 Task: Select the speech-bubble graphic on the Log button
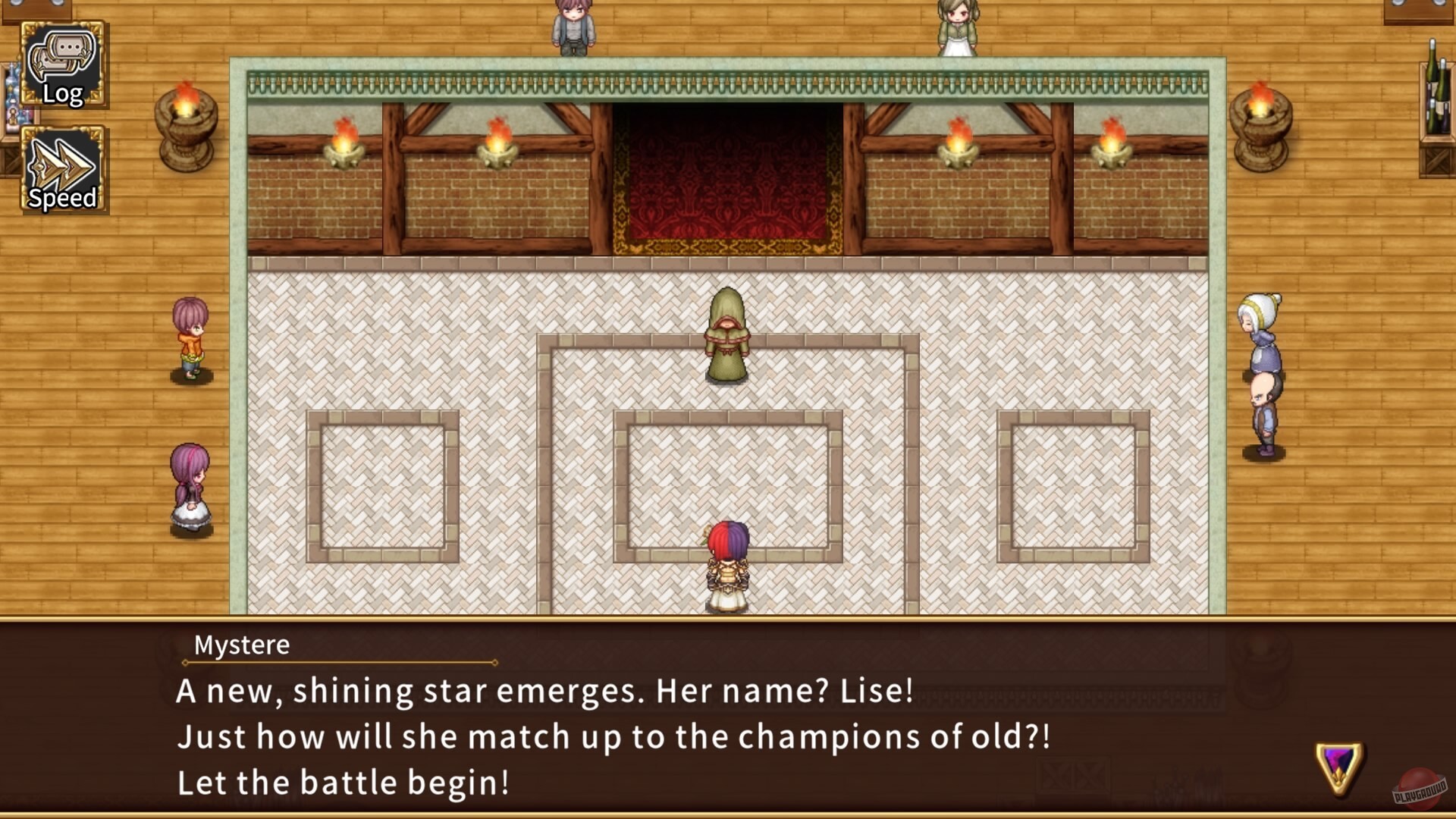(62, 53)
